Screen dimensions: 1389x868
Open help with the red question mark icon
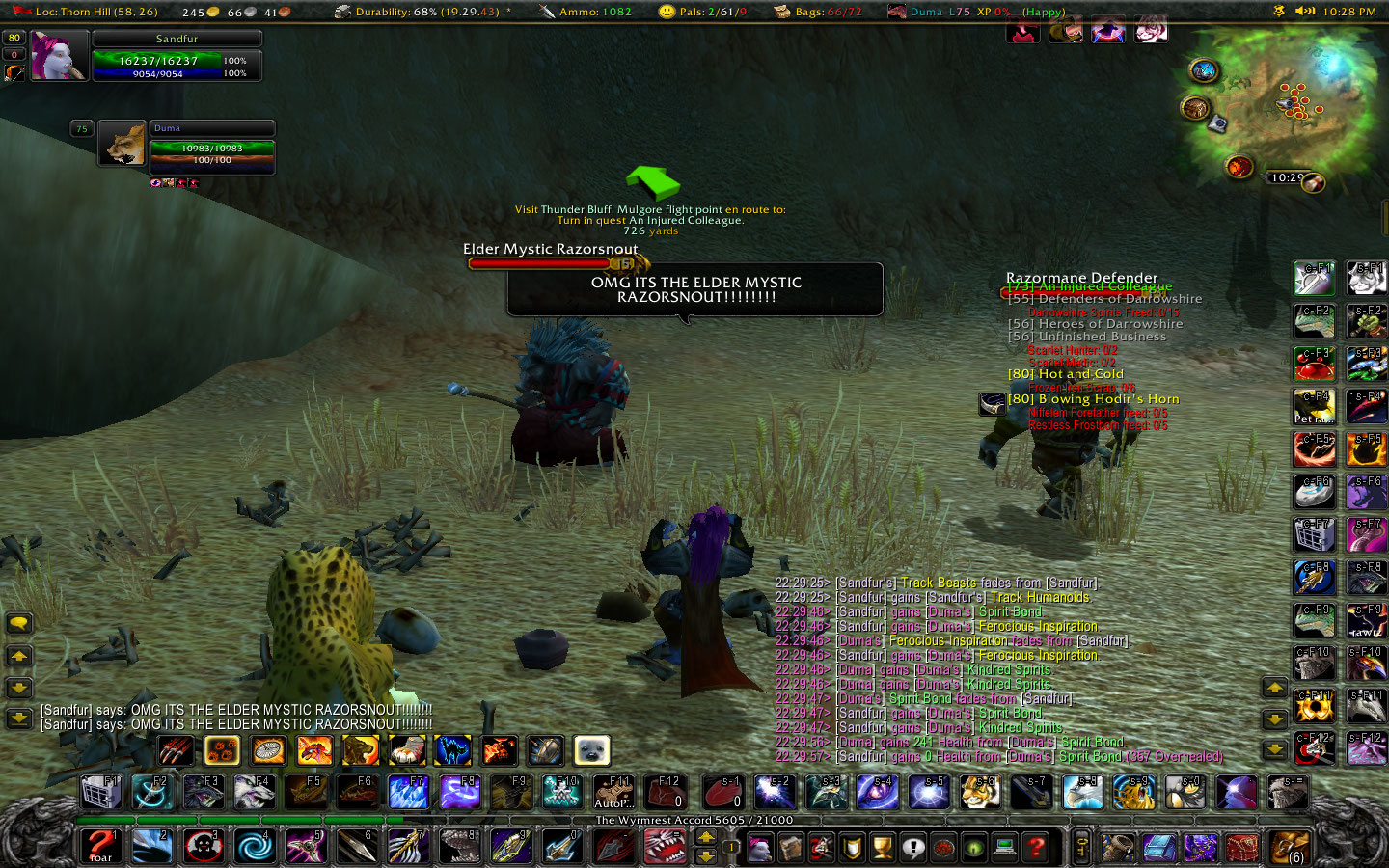[1038, 847]
